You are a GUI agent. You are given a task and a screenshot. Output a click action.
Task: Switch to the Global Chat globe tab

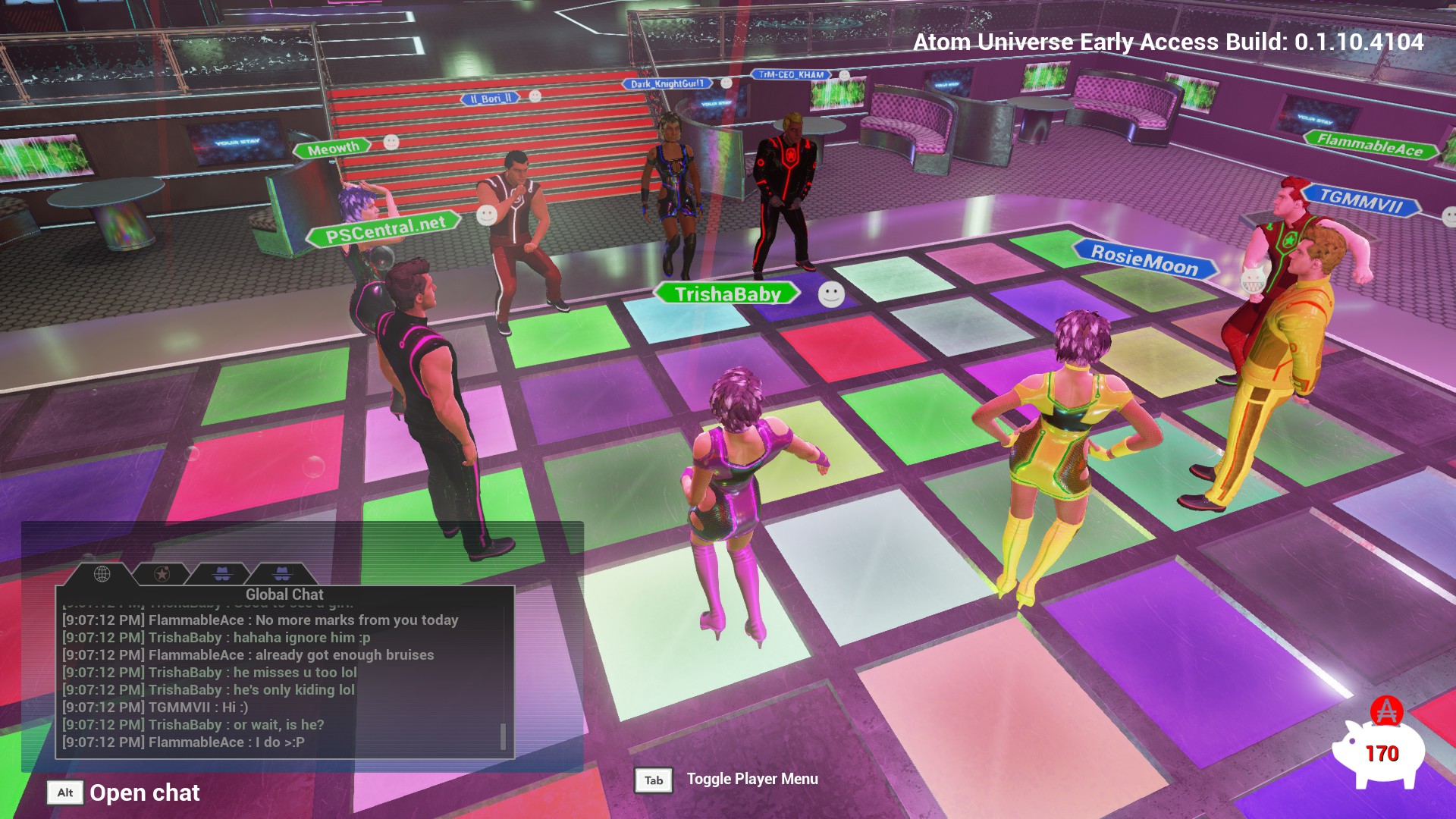click(102, 574)
